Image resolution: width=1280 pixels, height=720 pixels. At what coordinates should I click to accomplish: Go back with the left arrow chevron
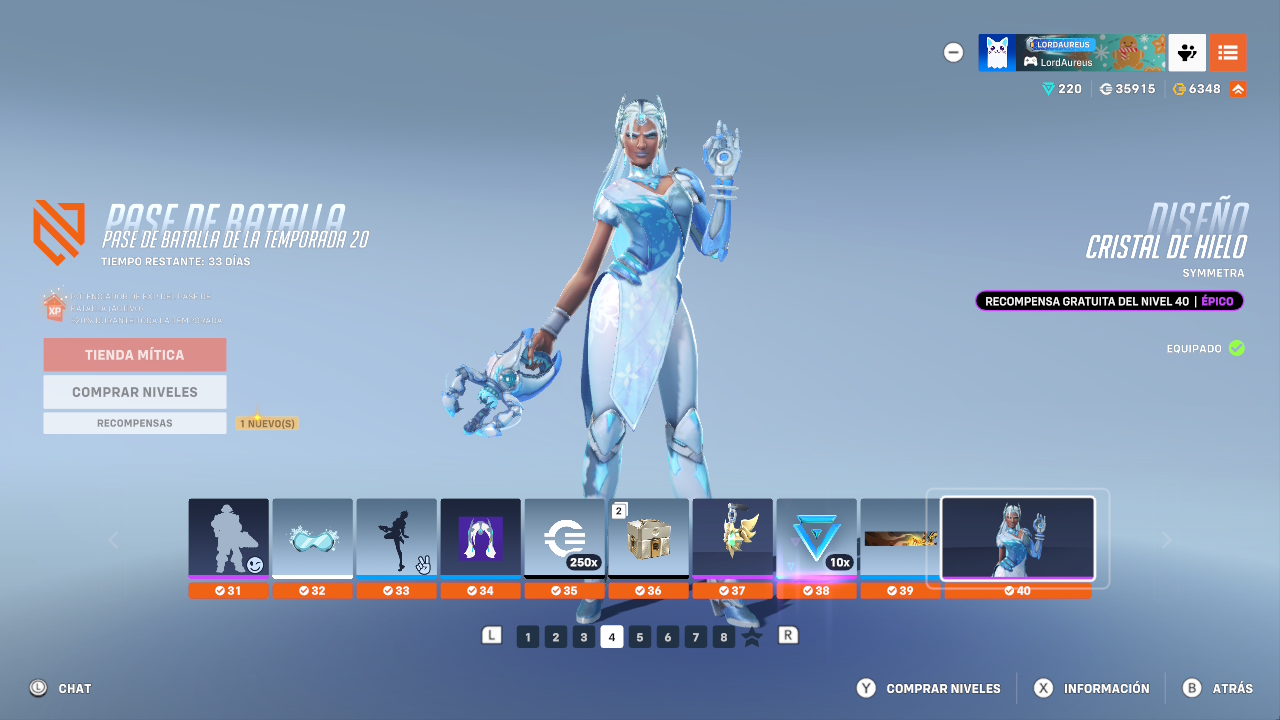tap(114, 539)
